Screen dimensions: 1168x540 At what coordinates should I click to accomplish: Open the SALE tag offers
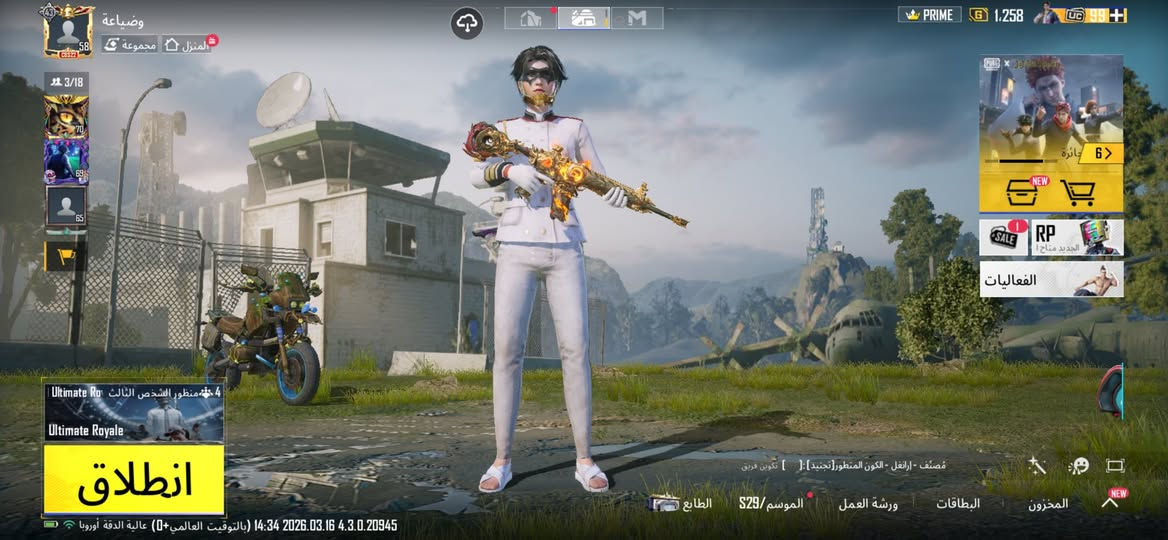click(1003, 238)
